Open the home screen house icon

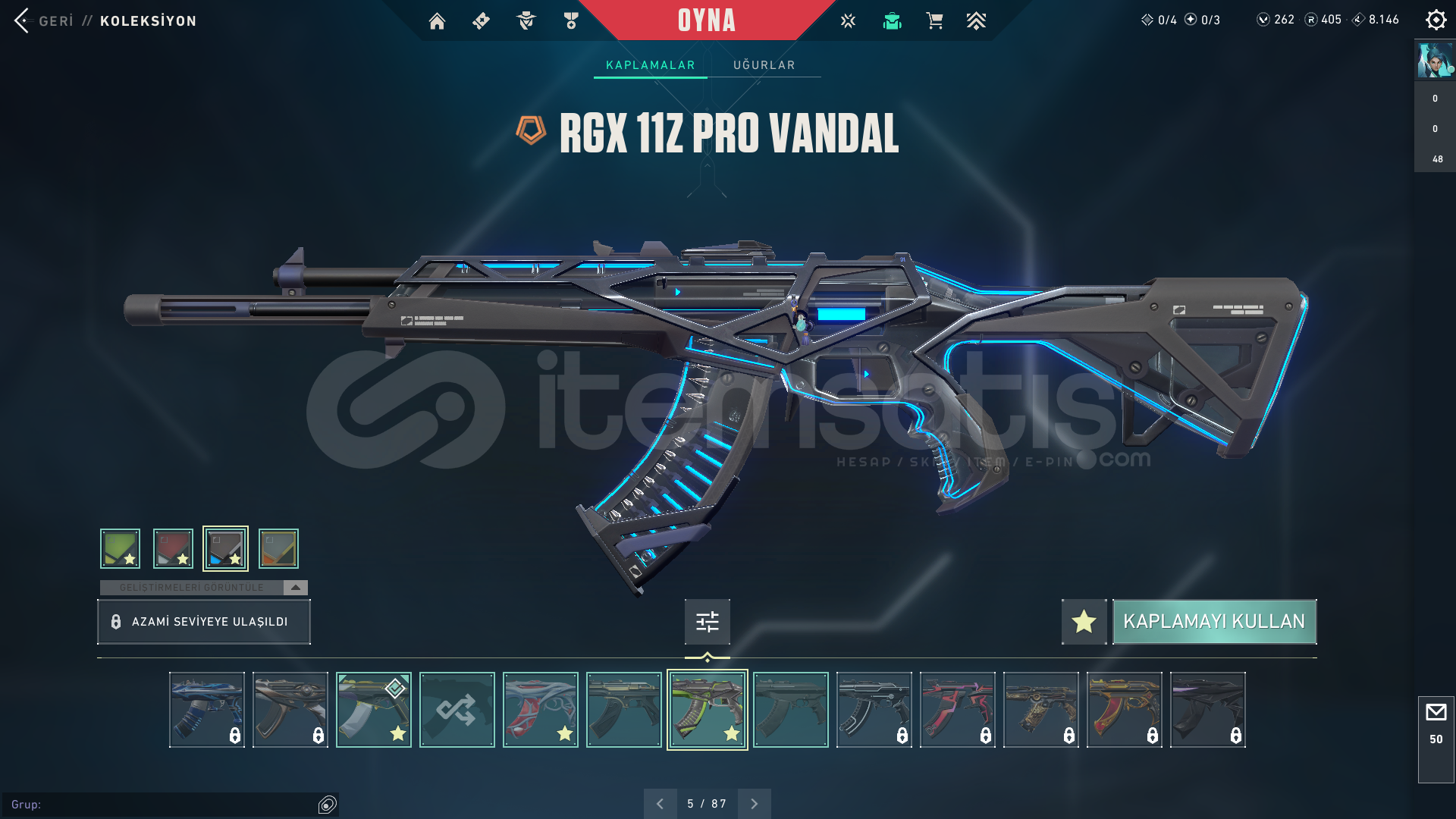pos(437,20)
